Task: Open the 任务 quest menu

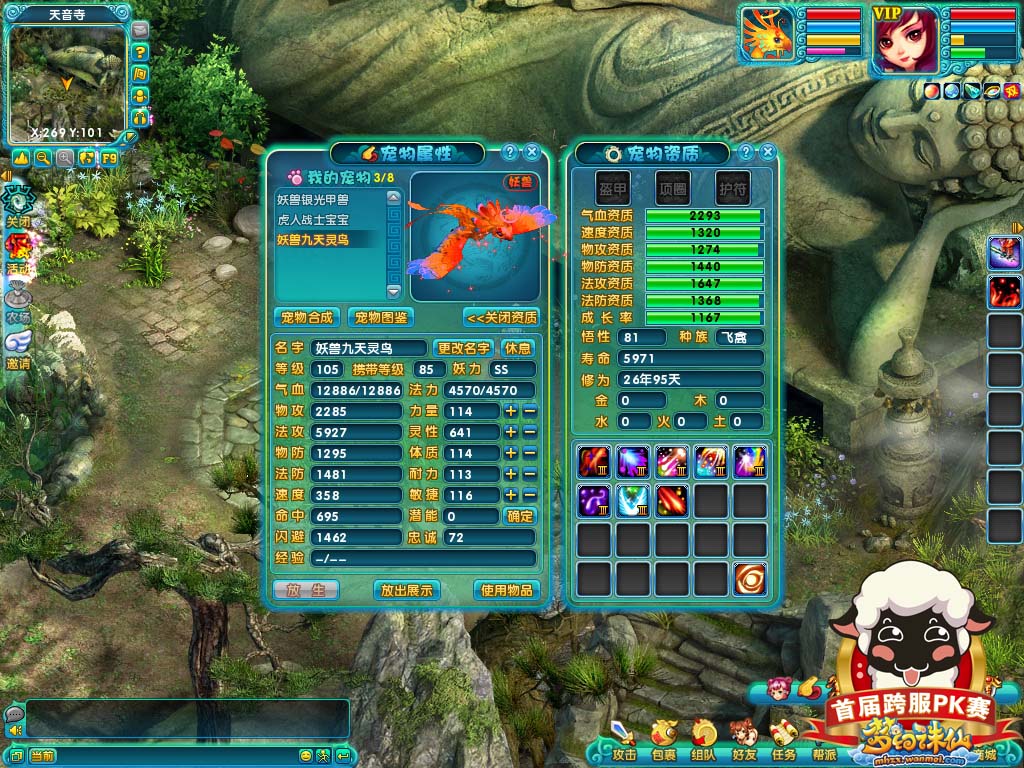Action: click(x=783, y=740)
